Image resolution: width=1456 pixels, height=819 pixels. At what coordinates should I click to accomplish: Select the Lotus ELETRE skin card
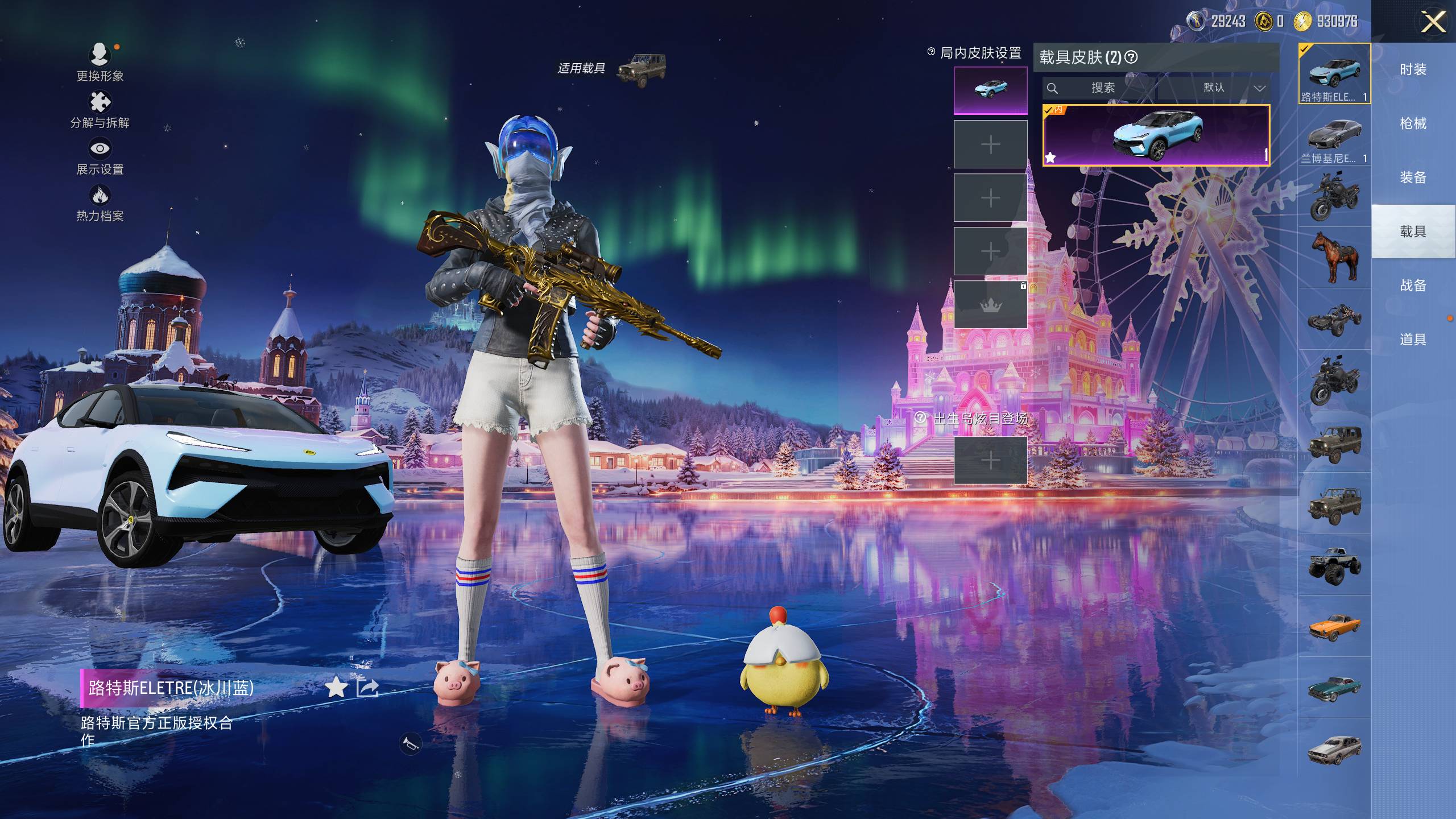[1156, 135]
